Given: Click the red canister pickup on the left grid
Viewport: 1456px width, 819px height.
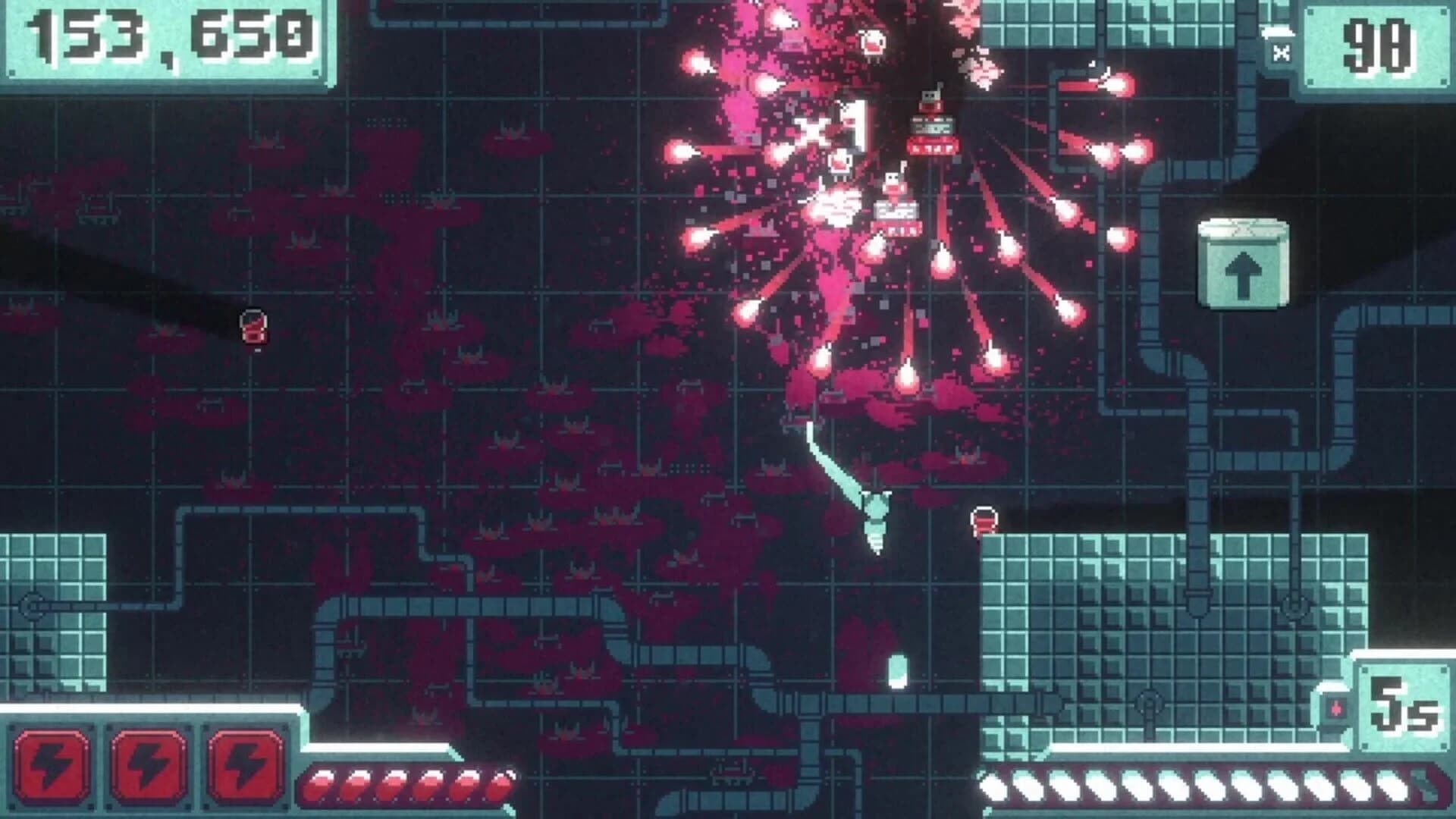Looking at the screenshot, I should pos(255,325).
